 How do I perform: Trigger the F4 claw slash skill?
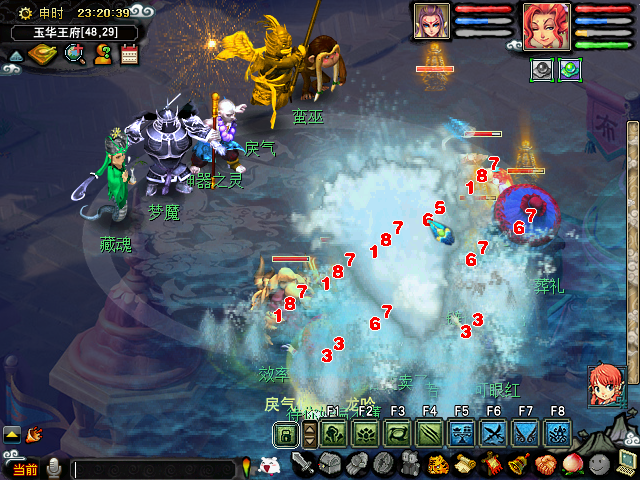point(430,434)
